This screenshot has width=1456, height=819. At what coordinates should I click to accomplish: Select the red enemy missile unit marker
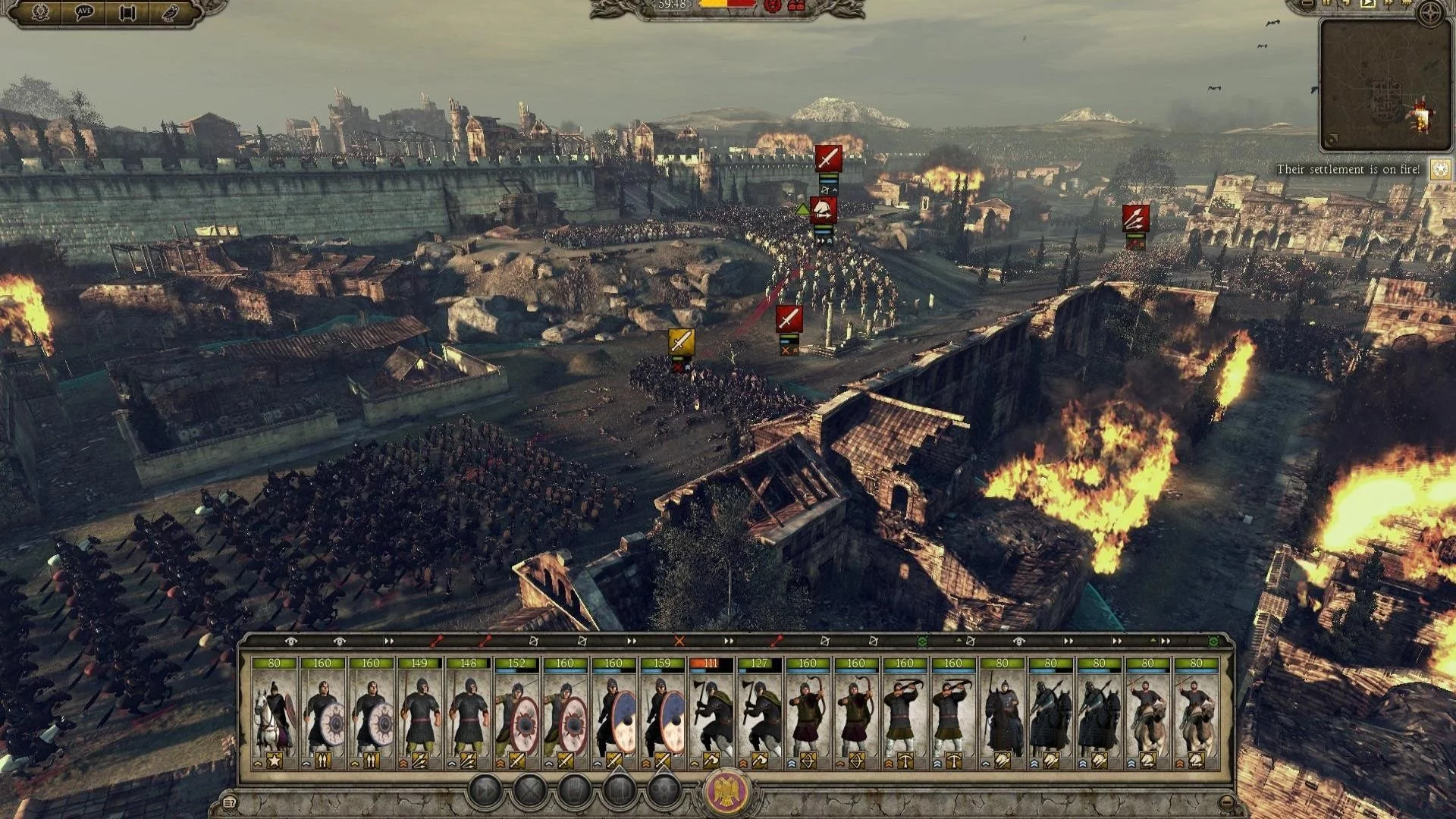tap(1135, 218)
